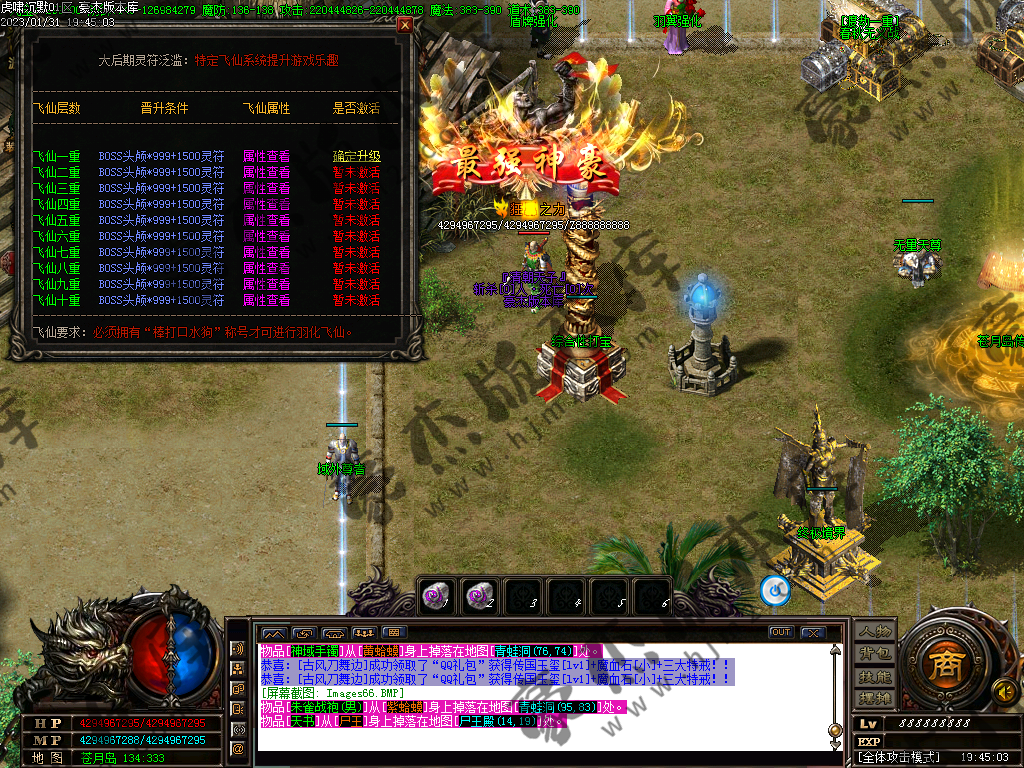View 属性查看 for 飞仙五重

pos(266,220)
